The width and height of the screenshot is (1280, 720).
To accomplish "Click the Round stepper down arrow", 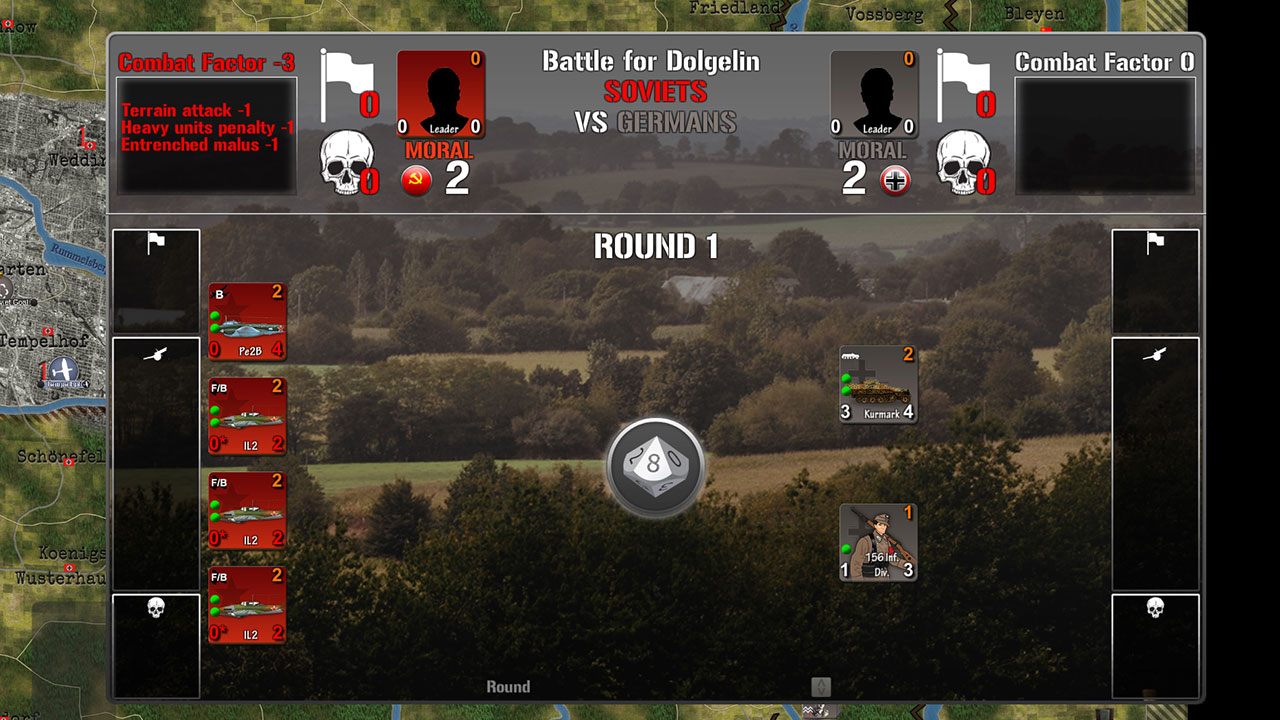I will 822,691.
